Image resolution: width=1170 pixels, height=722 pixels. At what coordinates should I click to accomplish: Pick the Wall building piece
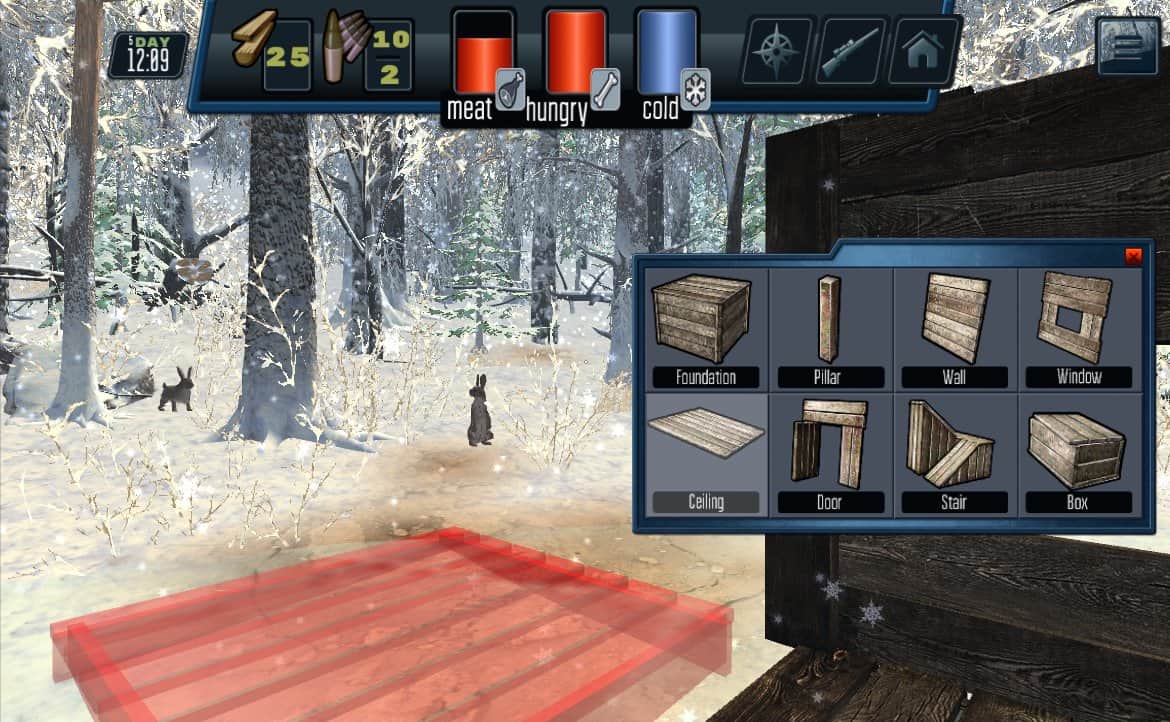click(953, 328)
